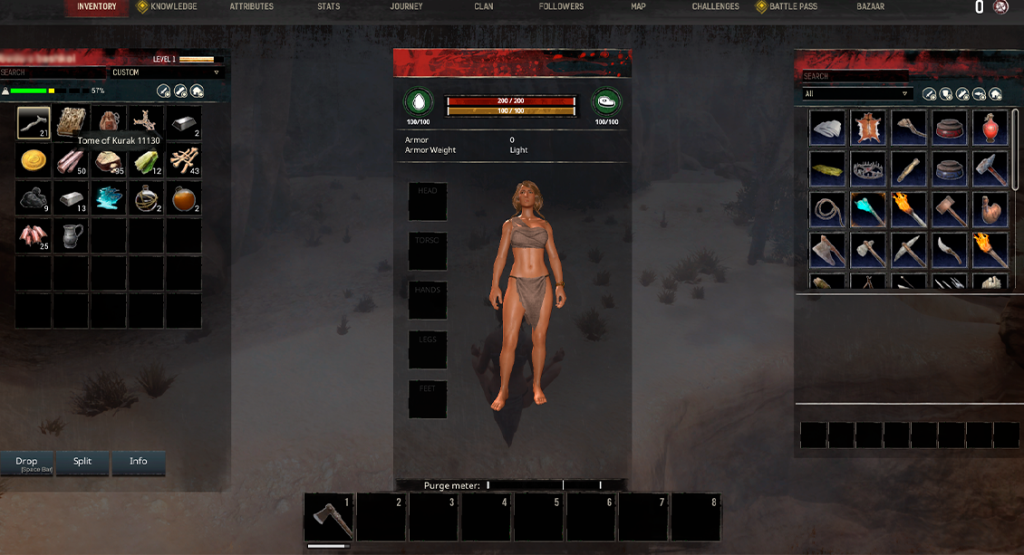Viewport: 1024px width, 555px height.
Task: Select the bones stack of 43
Action: click(184, 160)
